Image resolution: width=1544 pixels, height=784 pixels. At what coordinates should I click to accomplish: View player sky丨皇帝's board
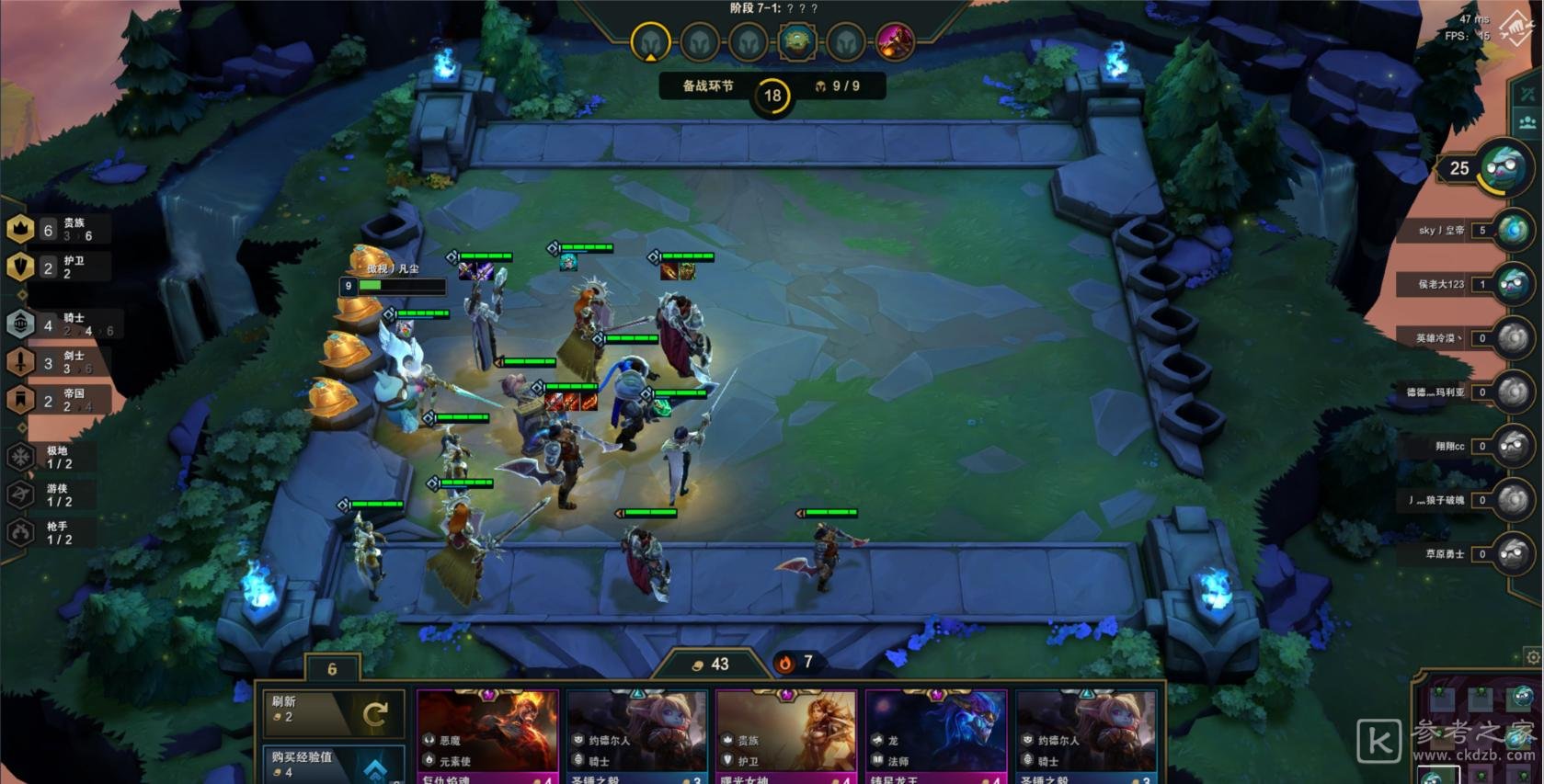pos(1513,230)
